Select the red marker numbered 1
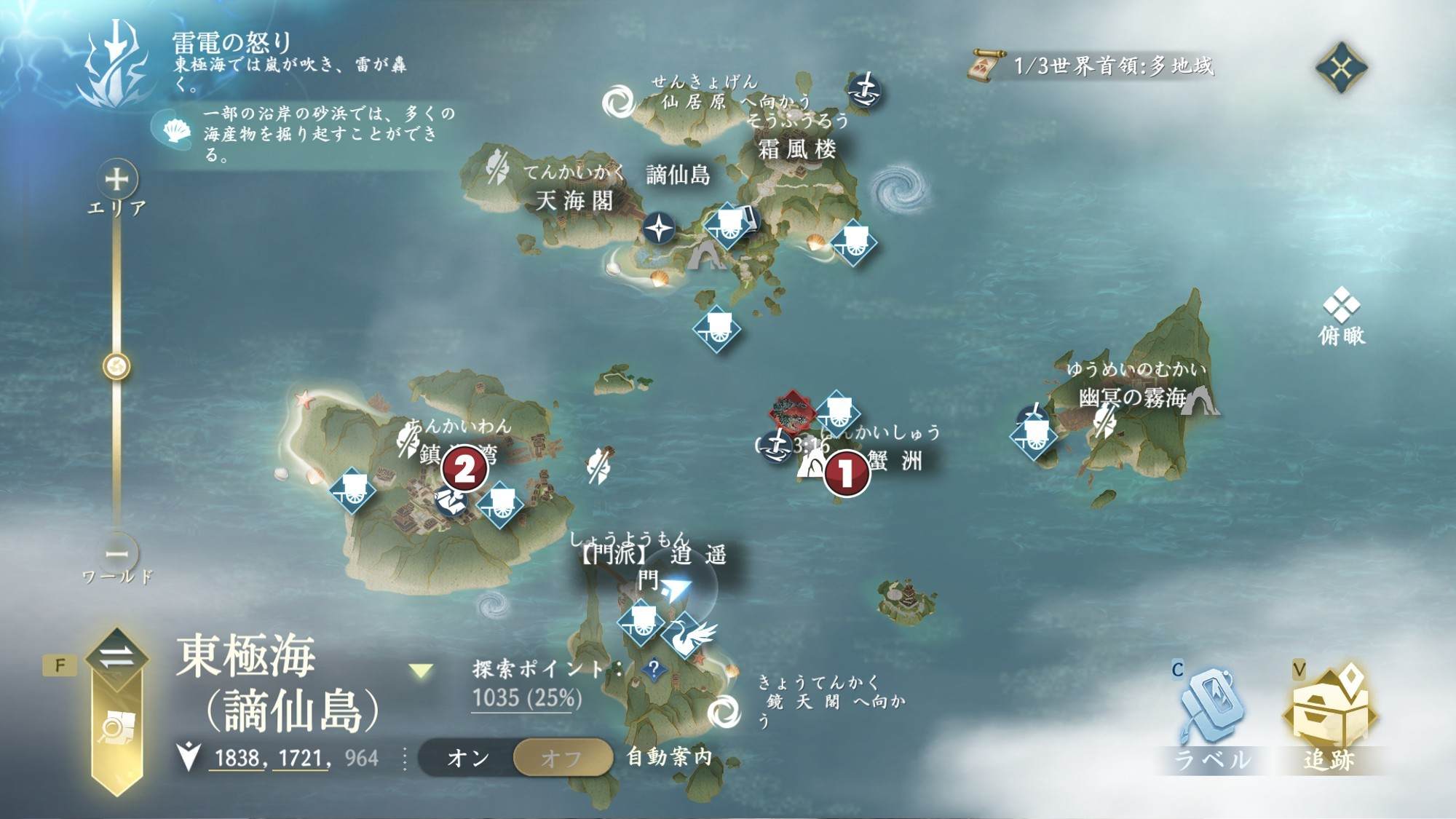This screenshot has width=1456, height=819. click(846, 473)
